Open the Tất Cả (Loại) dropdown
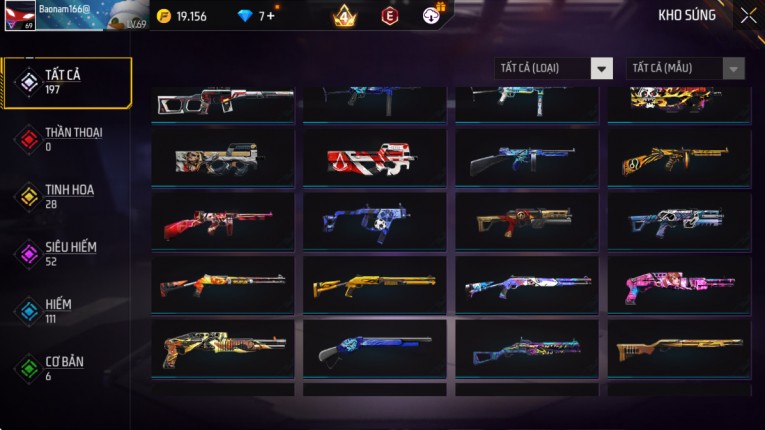This screenshot has height=430, width=765. click(554, 68)
